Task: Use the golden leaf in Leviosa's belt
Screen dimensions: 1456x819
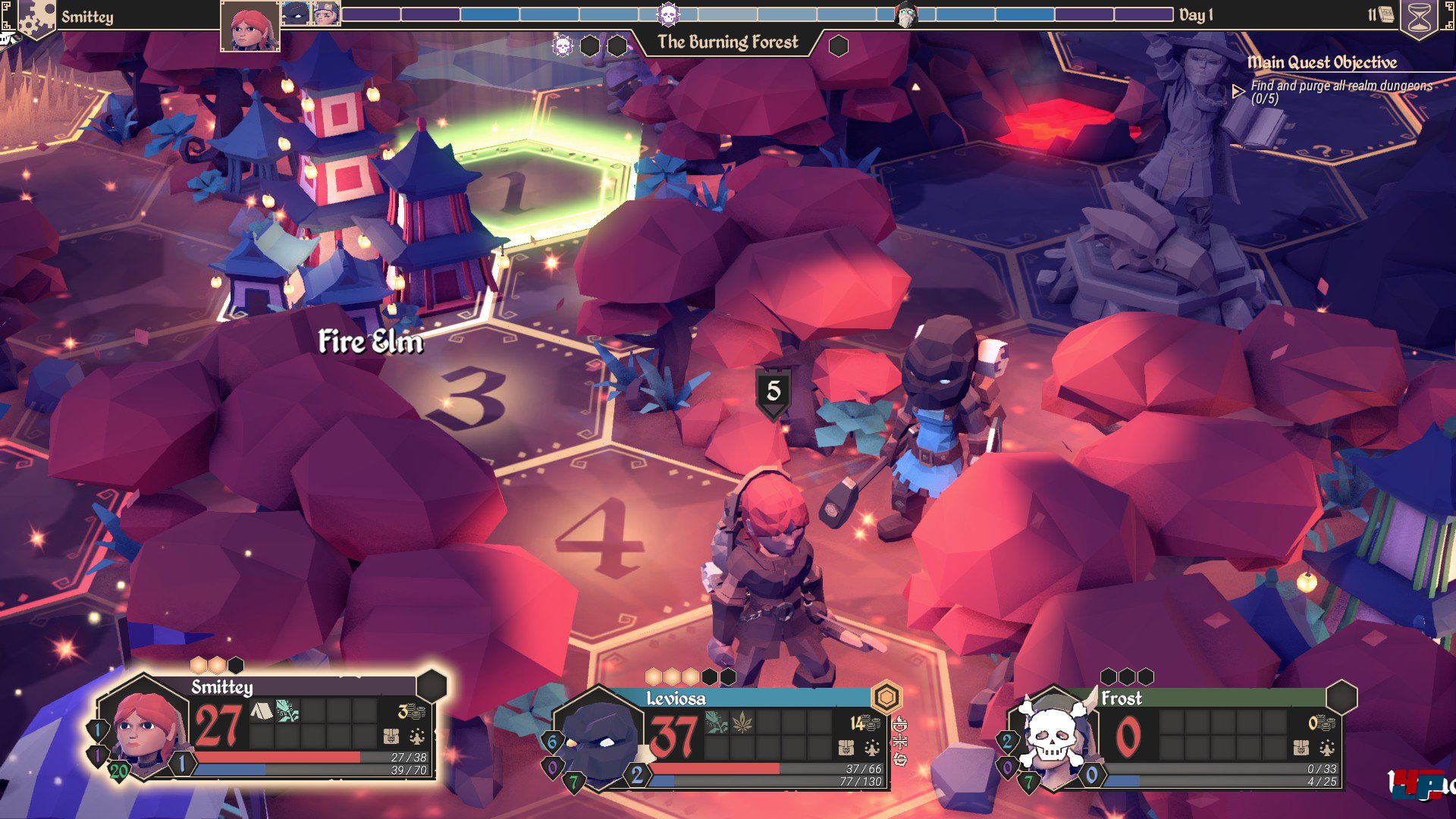Action: pyautogui.click(x=742, y=723)
